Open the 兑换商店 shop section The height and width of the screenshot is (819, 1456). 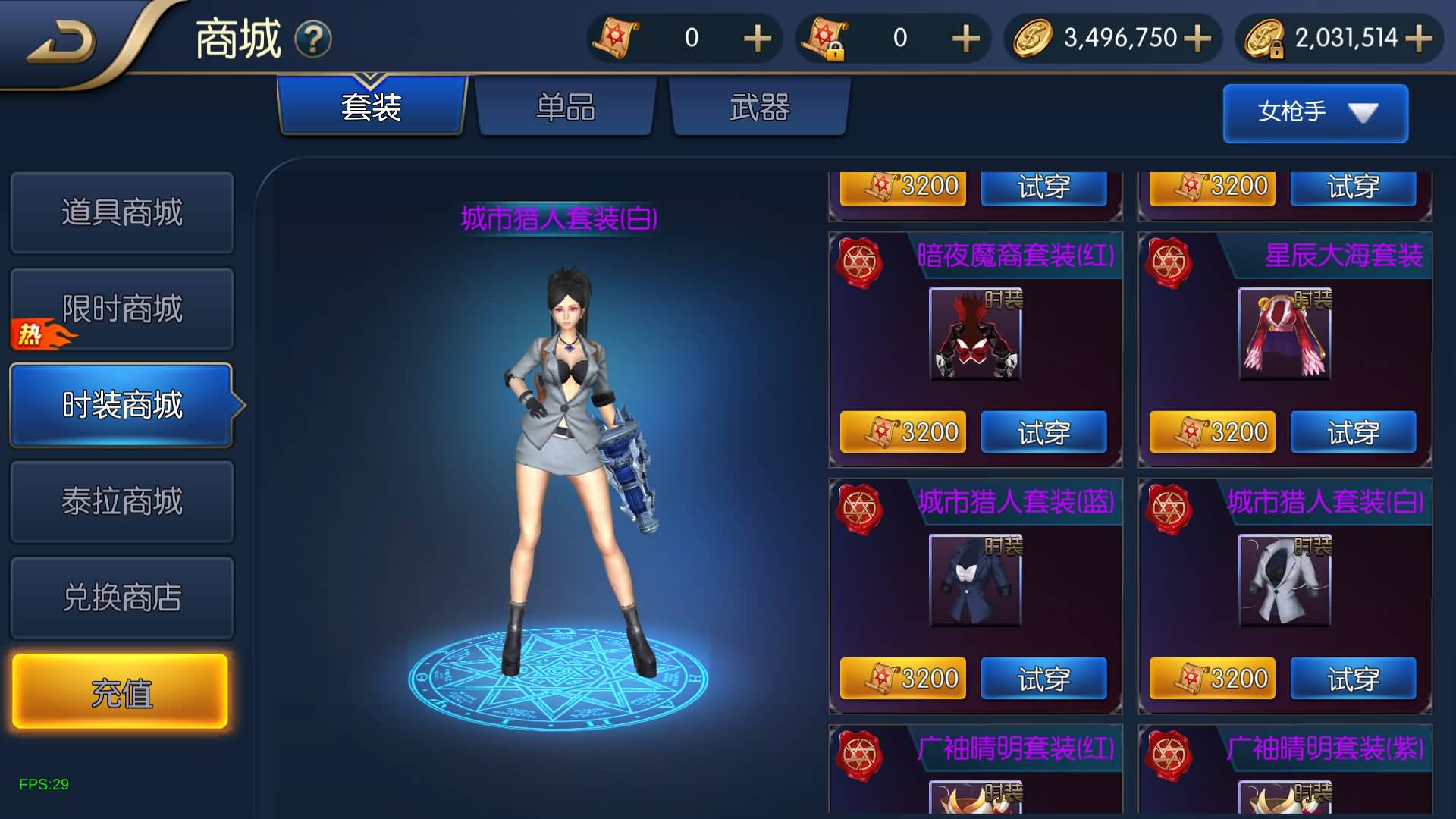point(121,598)
